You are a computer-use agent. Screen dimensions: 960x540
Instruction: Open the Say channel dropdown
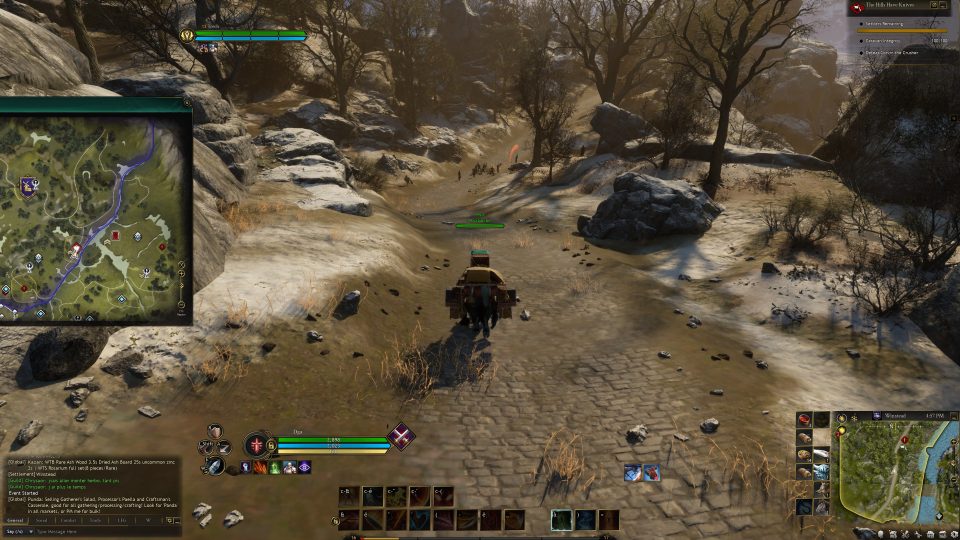15,531
